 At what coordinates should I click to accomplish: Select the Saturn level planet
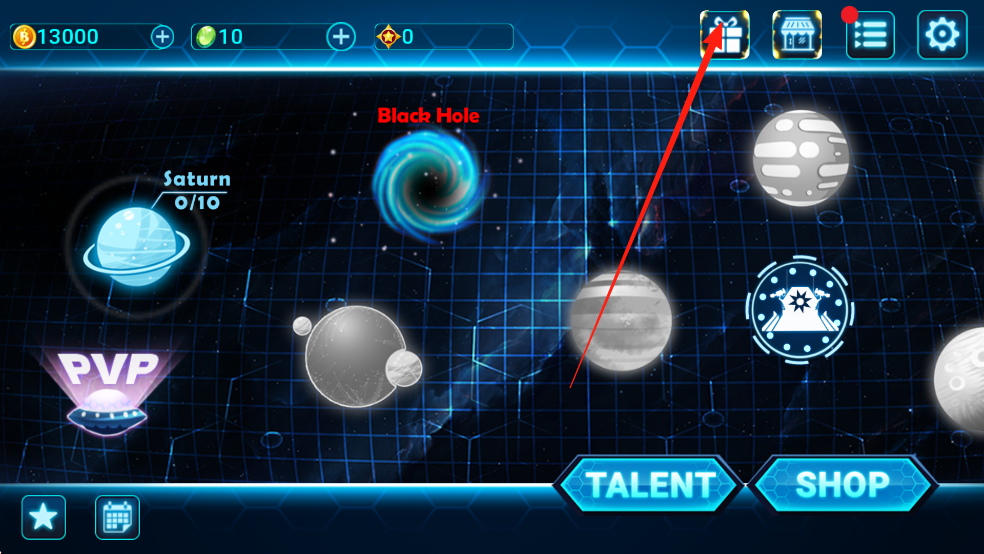tap(132, 244)
